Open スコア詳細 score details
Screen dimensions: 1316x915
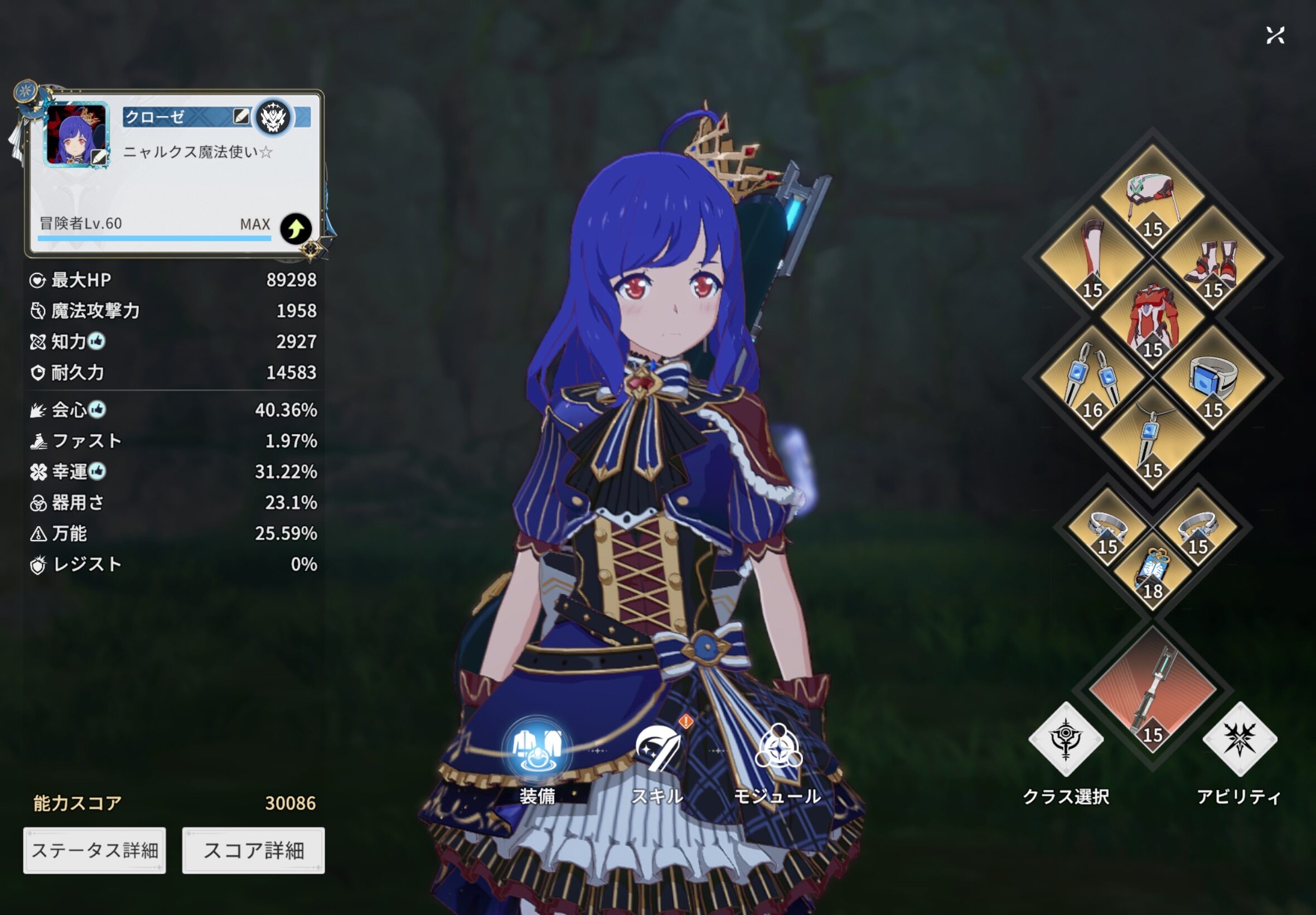pyautogui.click(x=253, y=850)
